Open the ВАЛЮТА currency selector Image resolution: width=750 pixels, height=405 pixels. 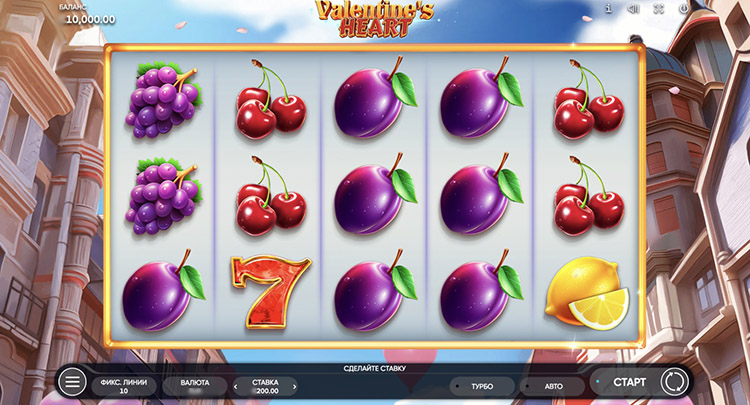pos(195,386)
